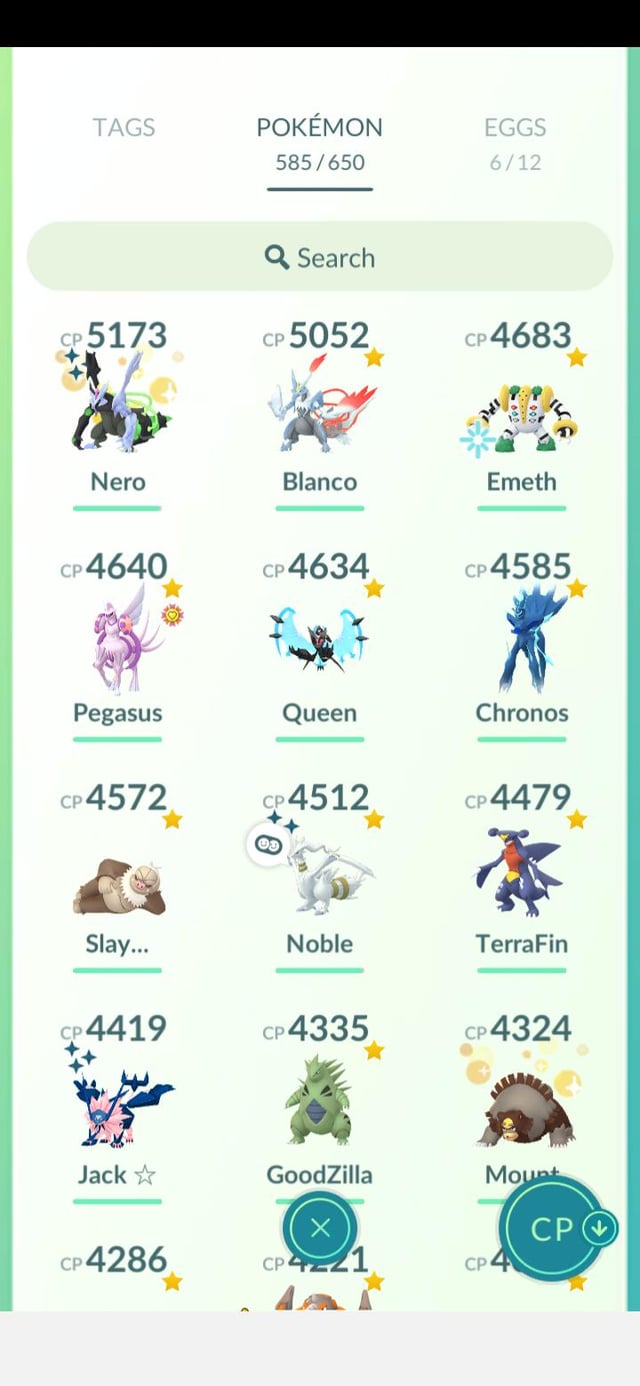Screen dimensions: 640x1386
Task: Select the Pokémon tab
Action: [x=319, y=142]
